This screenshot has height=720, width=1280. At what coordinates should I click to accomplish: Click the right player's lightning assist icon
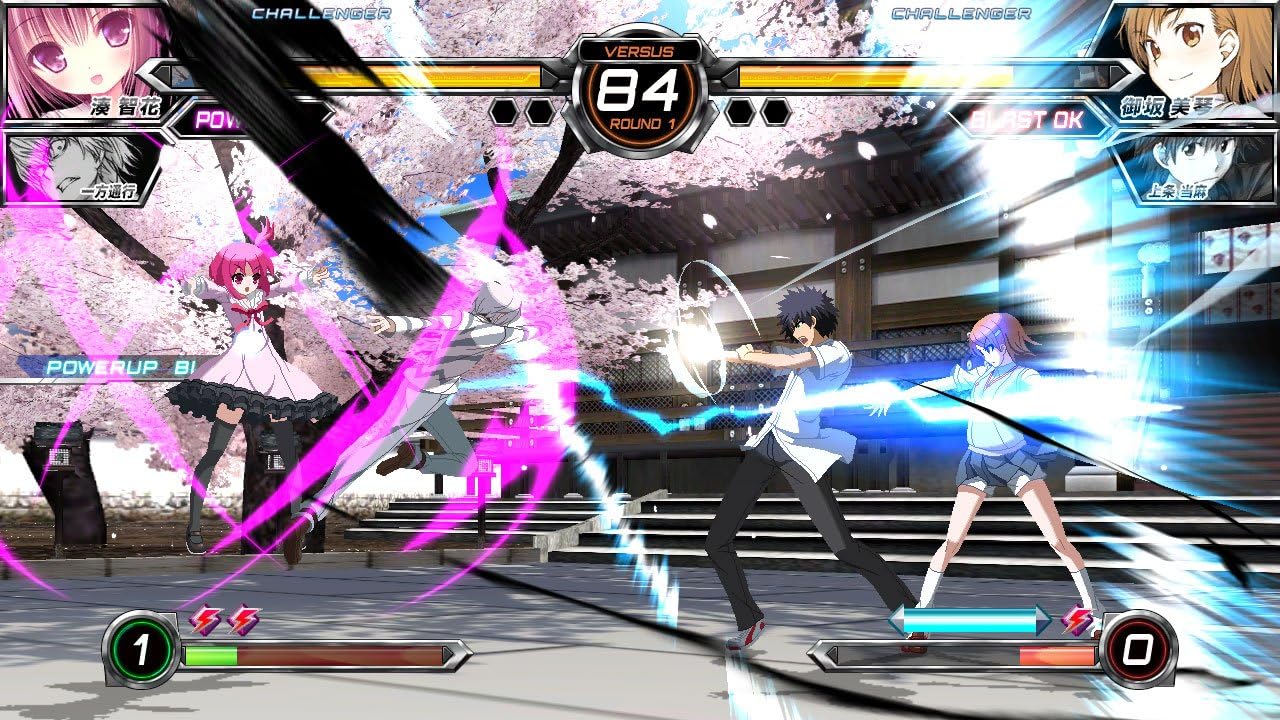pyautogui.click(x=1076, y=620)
